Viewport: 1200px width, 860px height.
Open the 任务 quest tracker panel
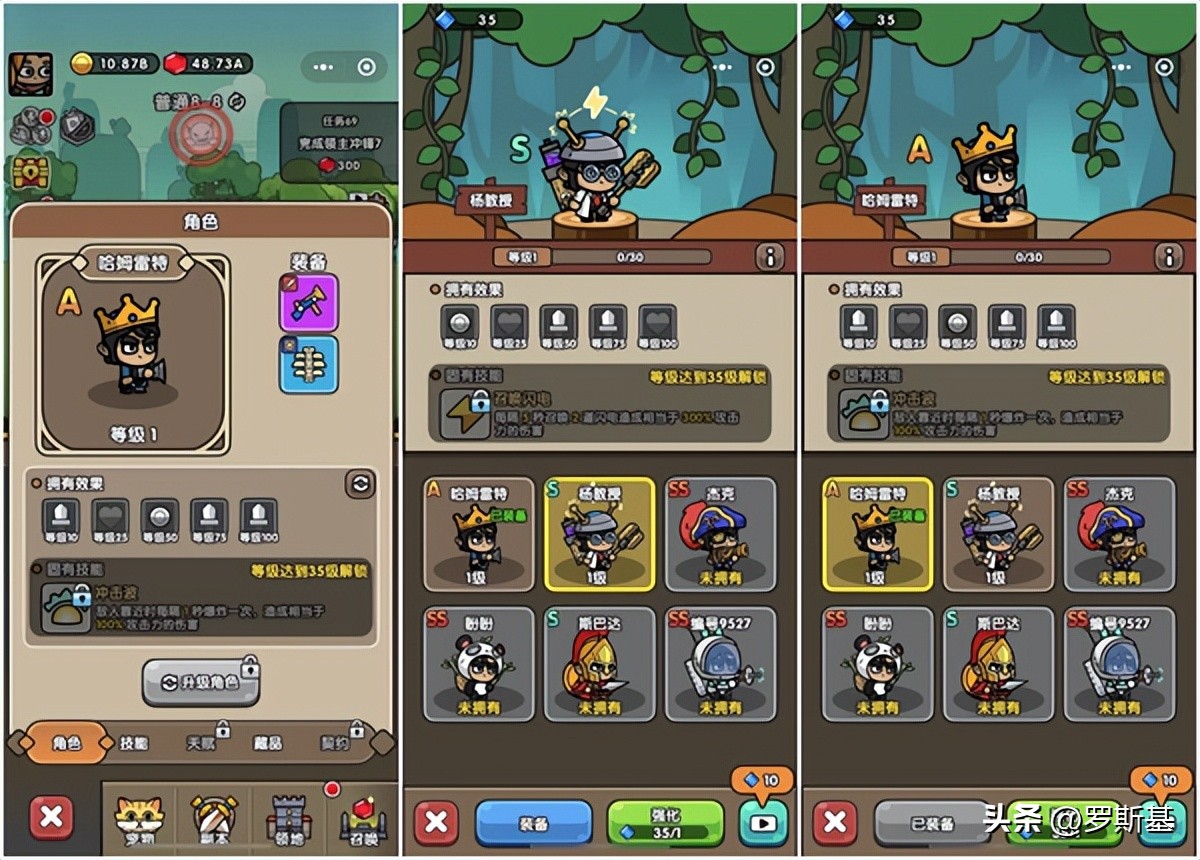pyautogui.click(x=338, y=142)
